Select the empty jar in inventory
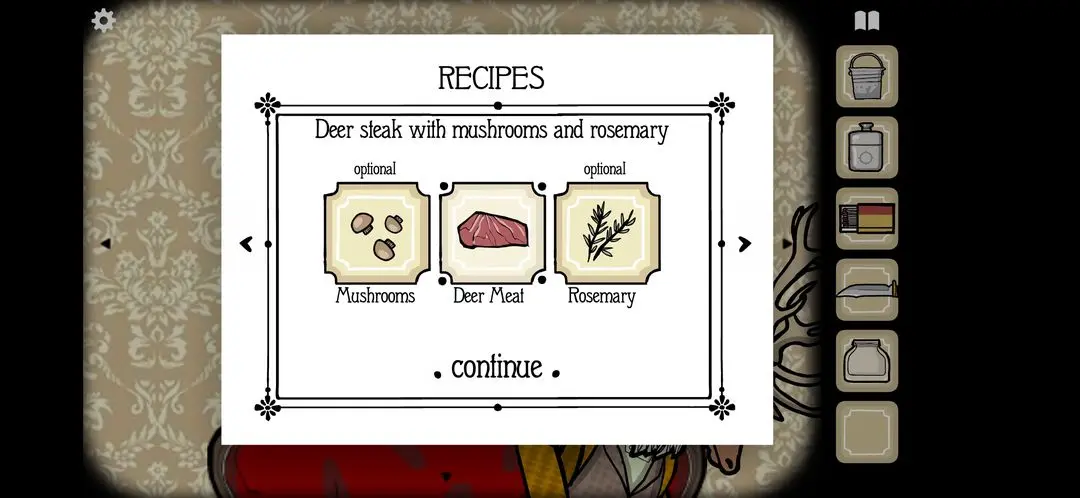The height and width of the screenshot is (498, 1080). point(866,361)
